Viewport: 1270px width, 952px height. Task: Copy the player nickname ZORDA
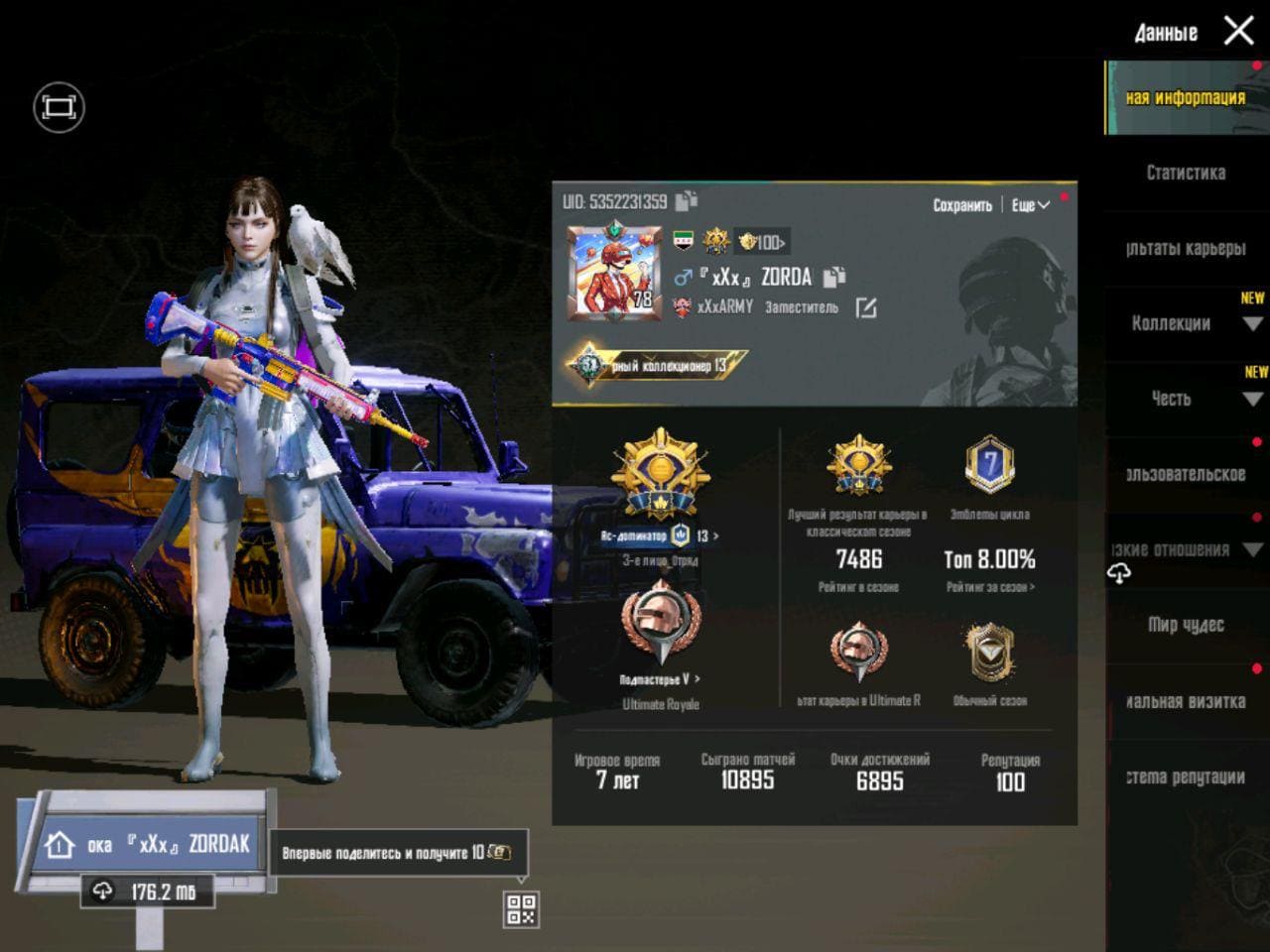[834, 277]
